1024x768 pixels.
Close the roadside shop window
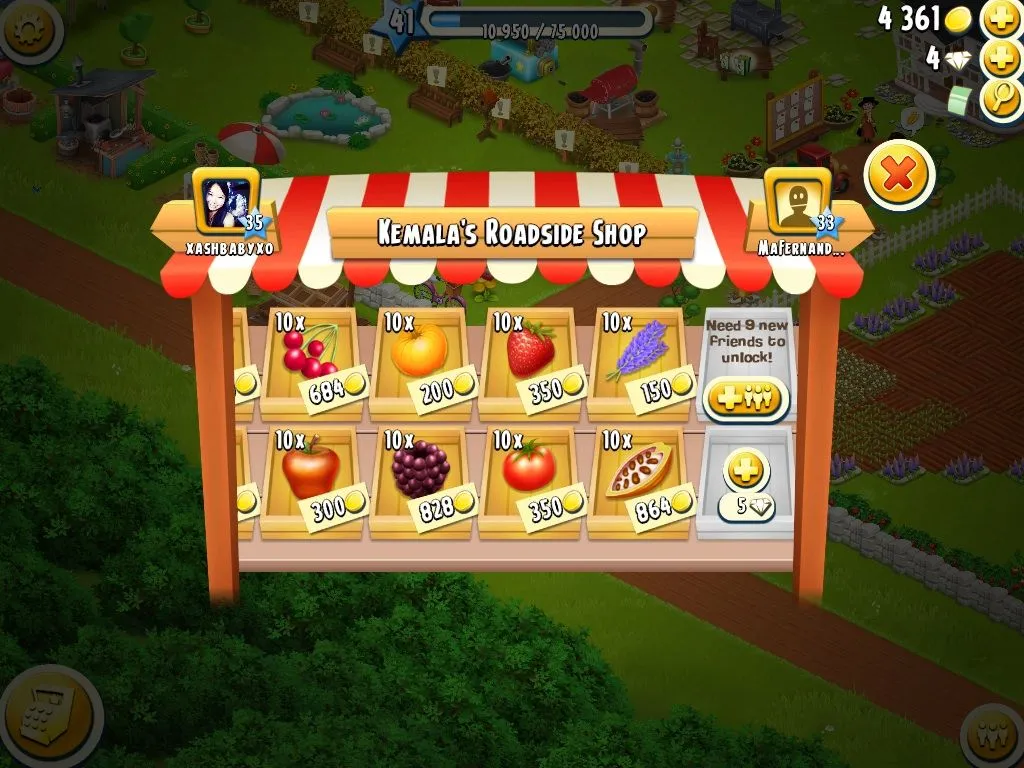pyautogui.click(x=898, y=175)
